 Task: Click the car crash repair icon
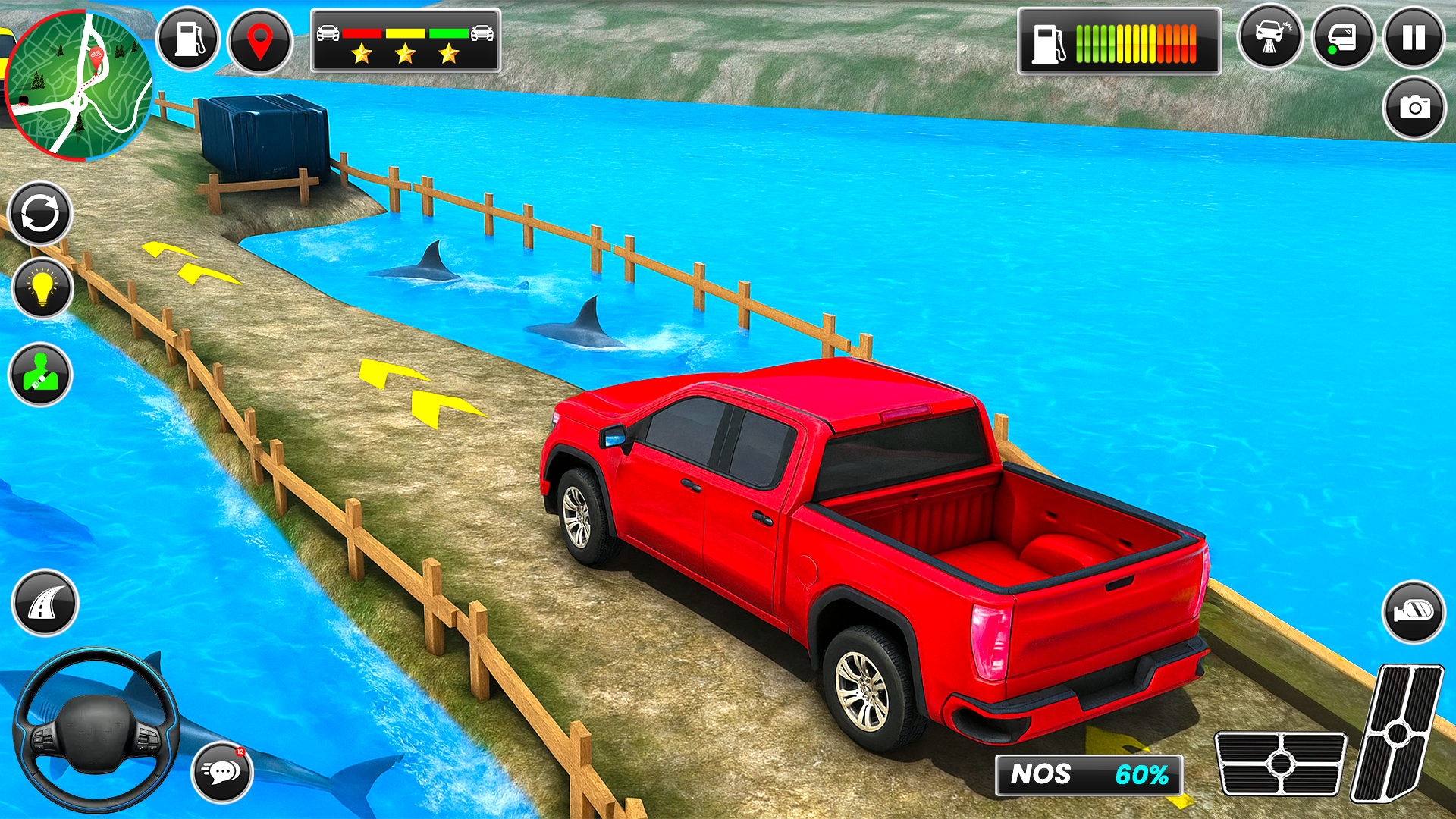[1269, 38]
